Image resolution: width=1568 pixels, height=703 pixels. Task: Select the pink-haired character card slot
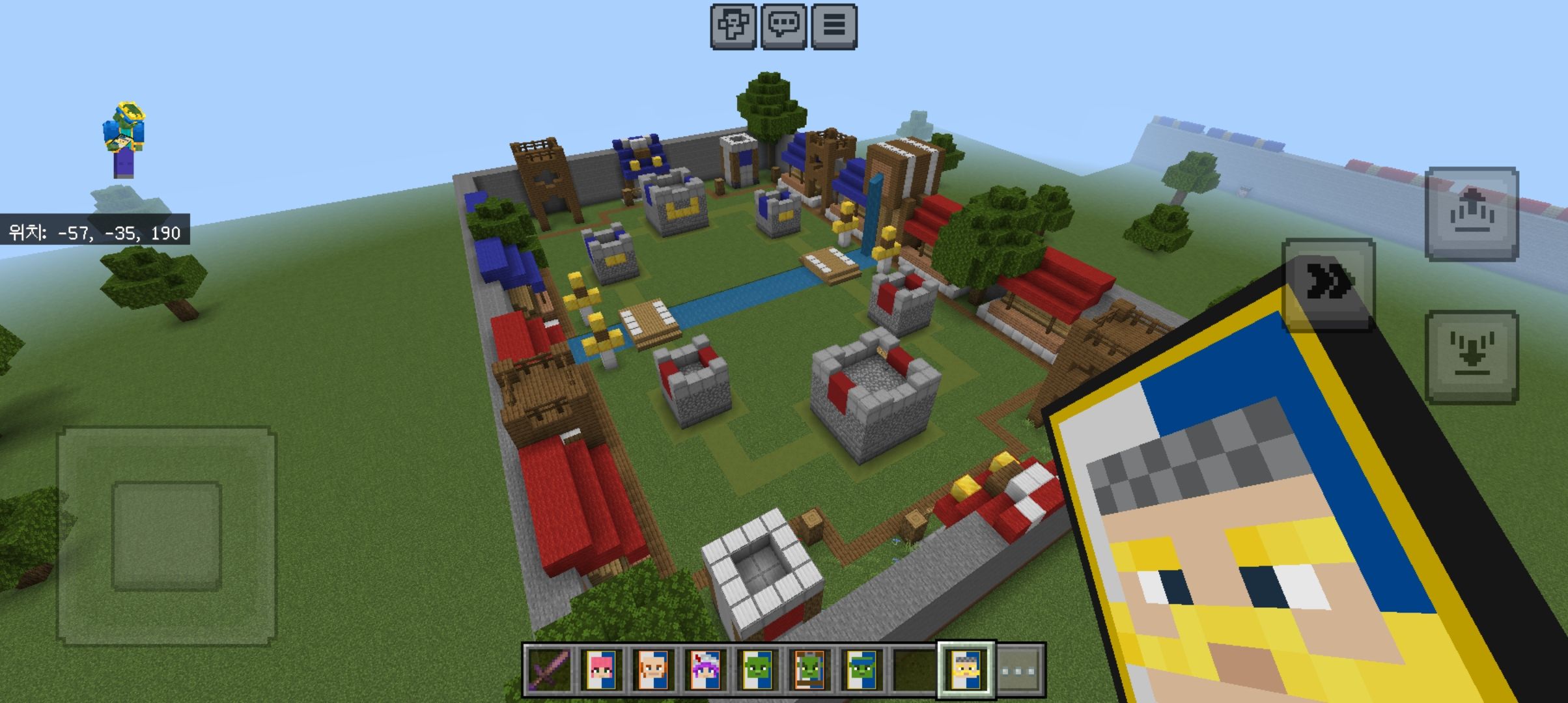tap(602, 670)
